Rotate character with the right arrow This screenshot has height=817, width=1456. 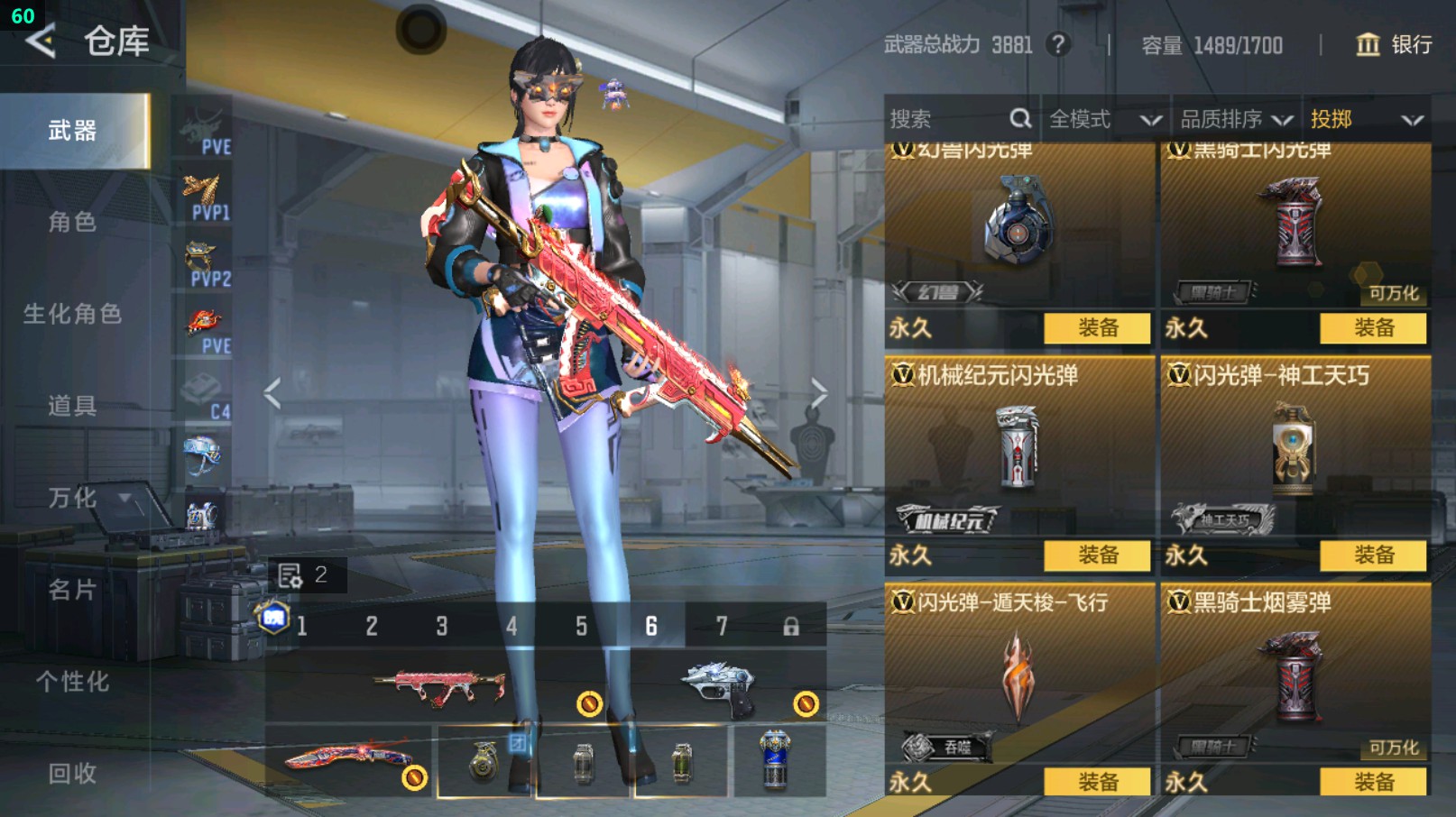[x=818, y=394]
